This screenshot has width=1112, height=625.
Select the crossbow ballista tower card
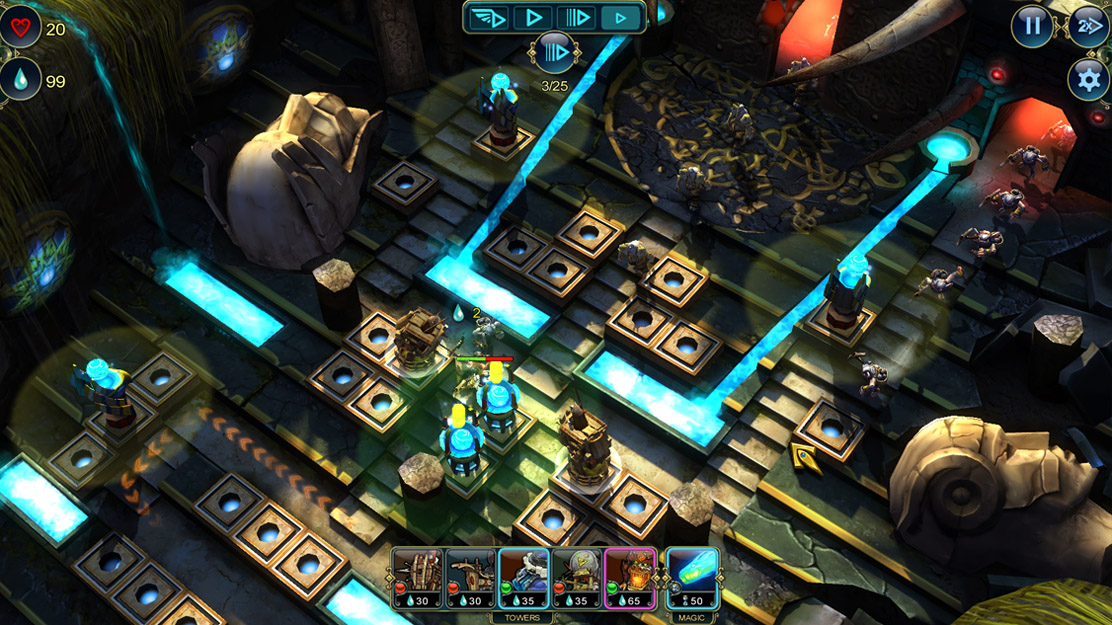[470, 578]
